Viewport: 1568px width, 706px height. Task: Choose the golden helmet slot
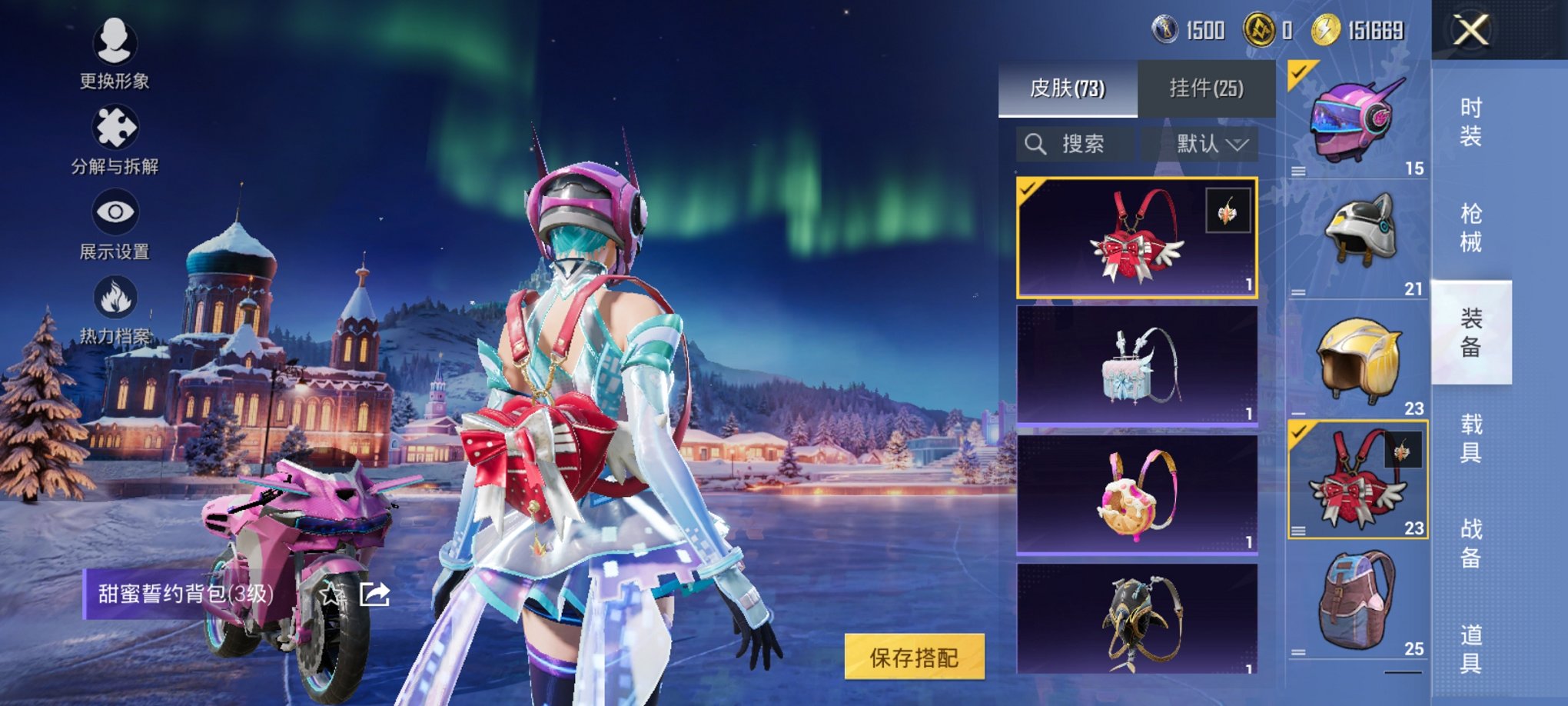coord(1358,359)
